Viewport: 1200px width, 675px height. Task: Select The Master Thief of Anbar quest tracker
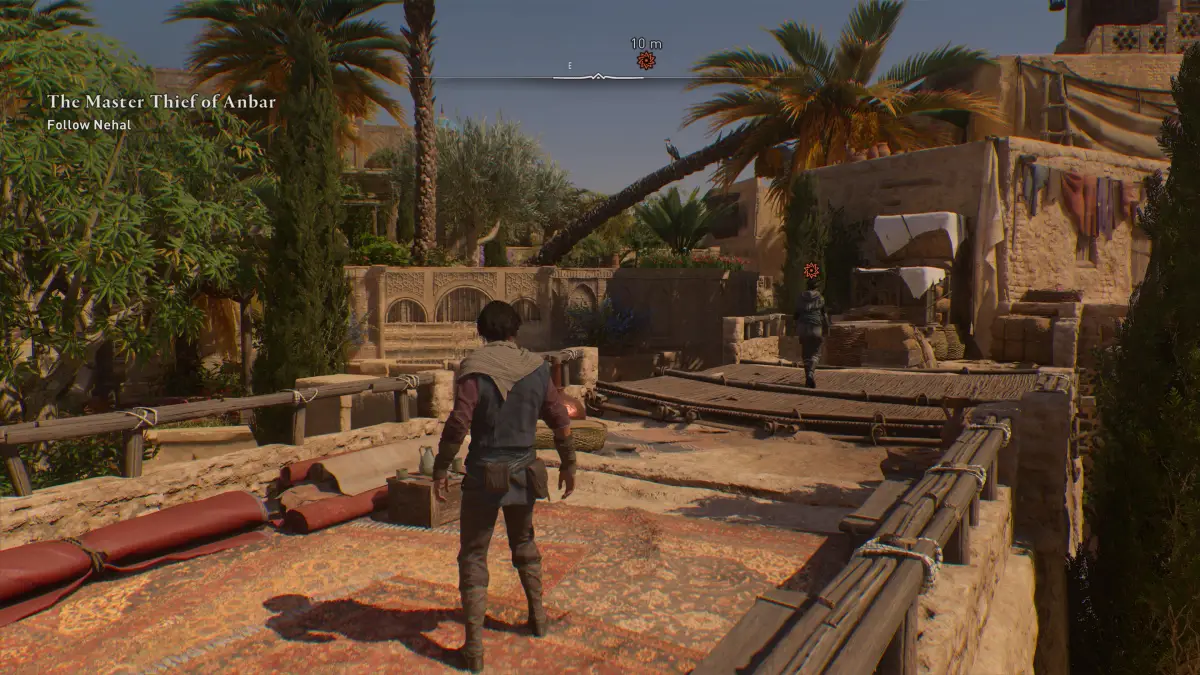click(161, 101)
